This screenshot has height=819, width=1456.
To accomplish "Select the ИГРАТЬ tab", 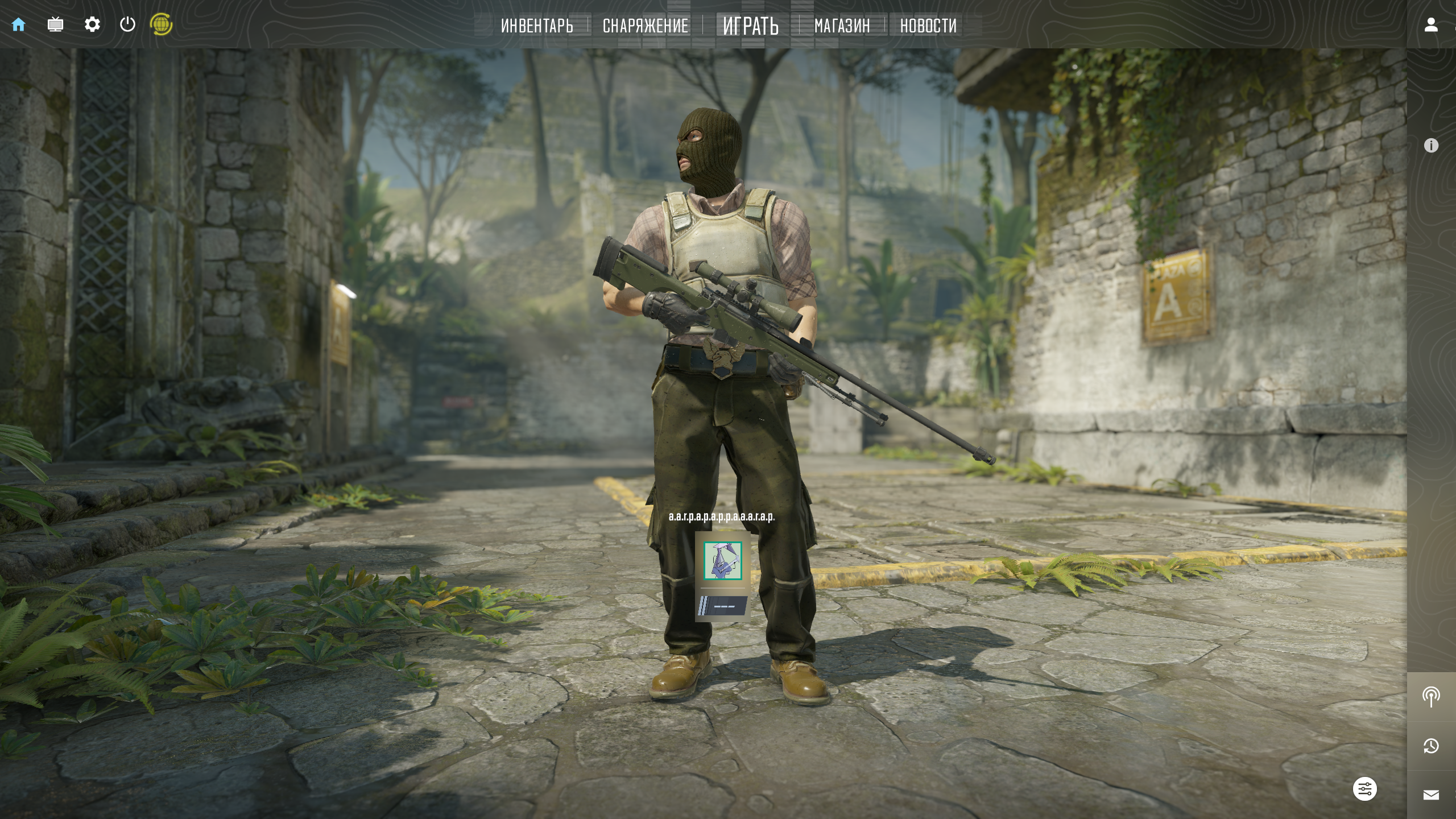I will (x=750, y=26).
